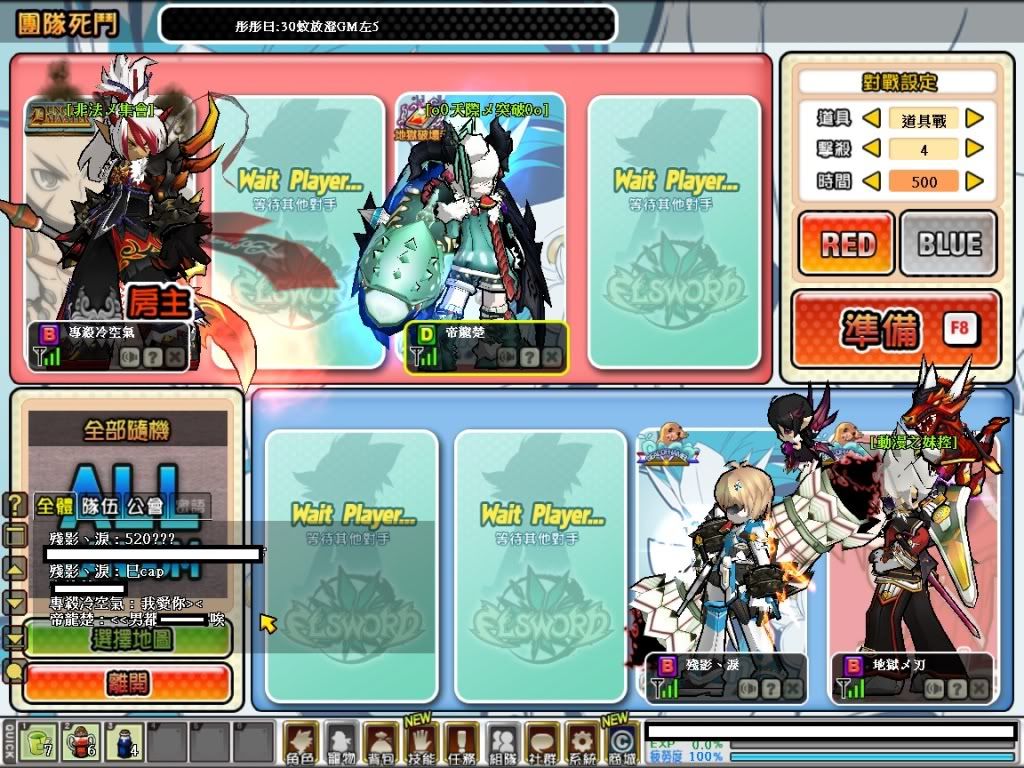Open the 背包 inventory bag
The width and height of the screenshot is (1024, 768).
click(381, 744)
